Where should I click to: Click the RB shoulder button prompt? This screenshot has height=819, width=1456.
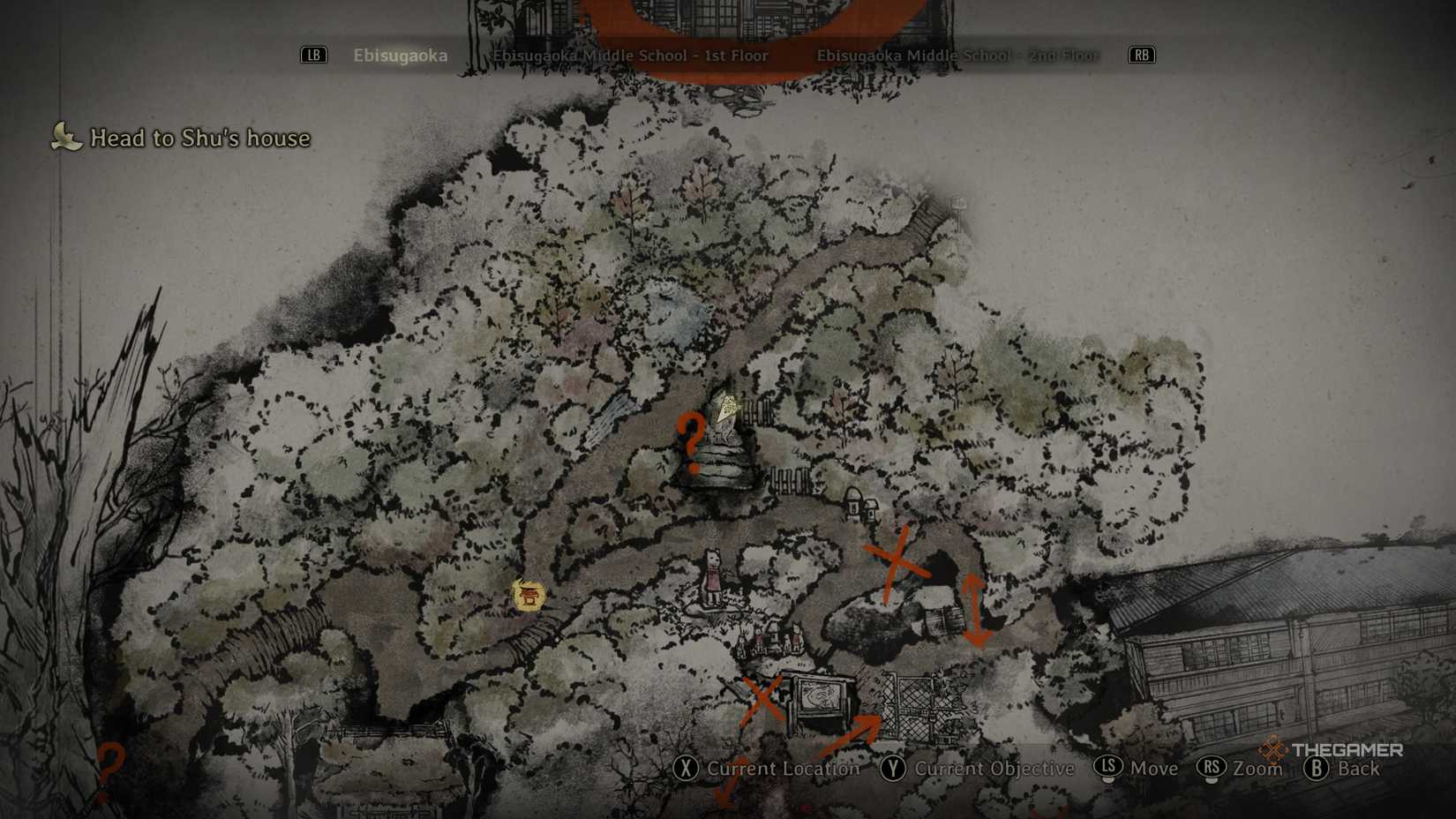point(1141,55)
